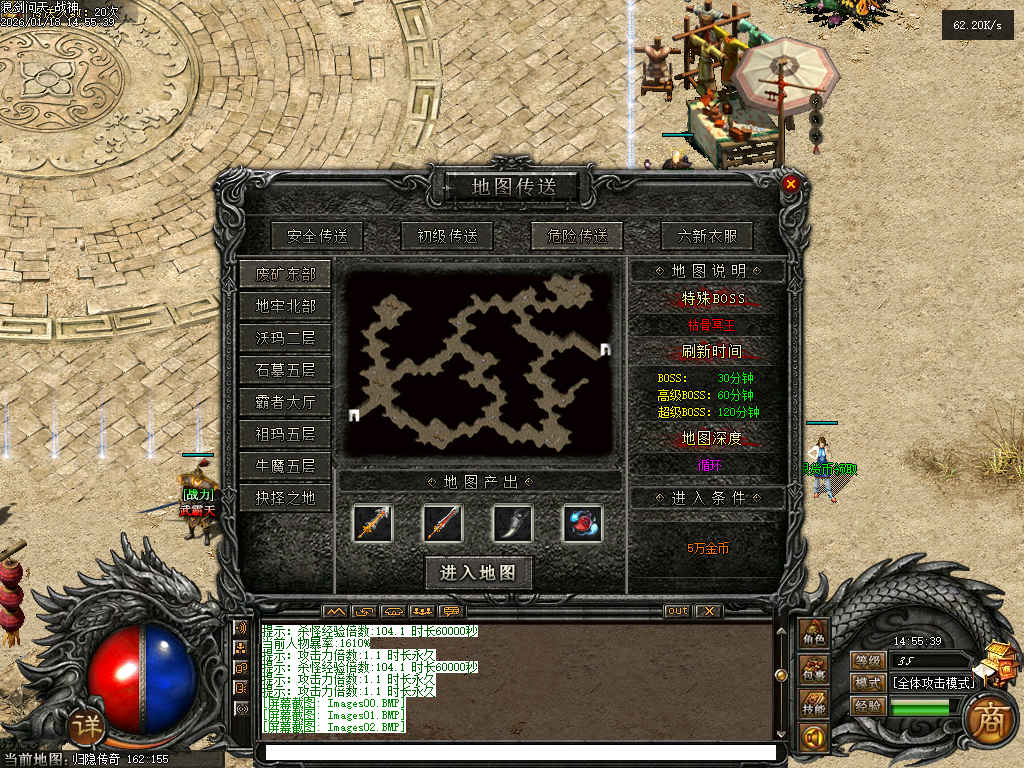The image size is (1024, 768).
Task: Click the 进入地图 enter map button
Action: tap(478, 573)
